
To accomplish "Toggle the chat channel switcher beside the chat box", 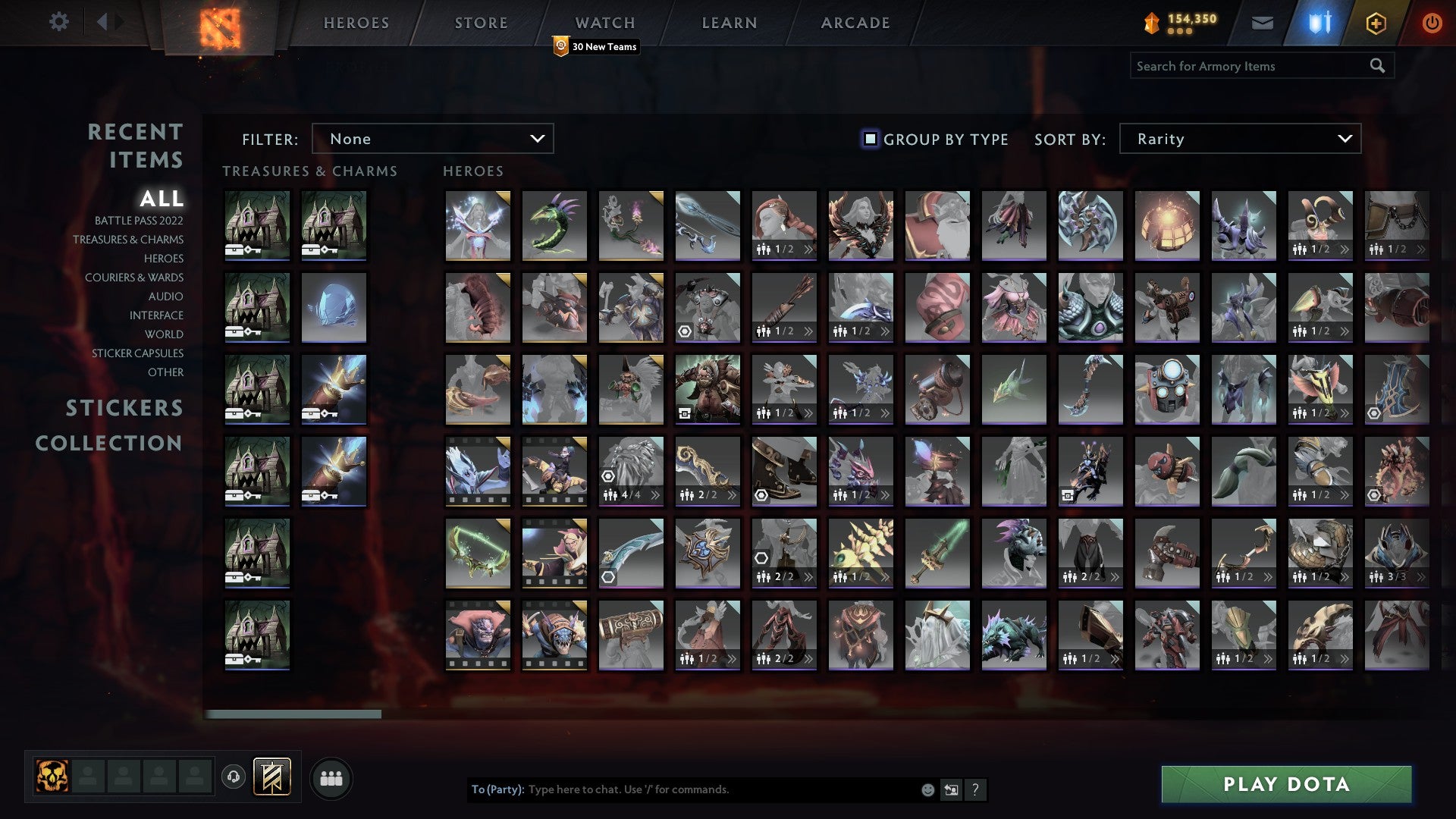I will (951, 789).
